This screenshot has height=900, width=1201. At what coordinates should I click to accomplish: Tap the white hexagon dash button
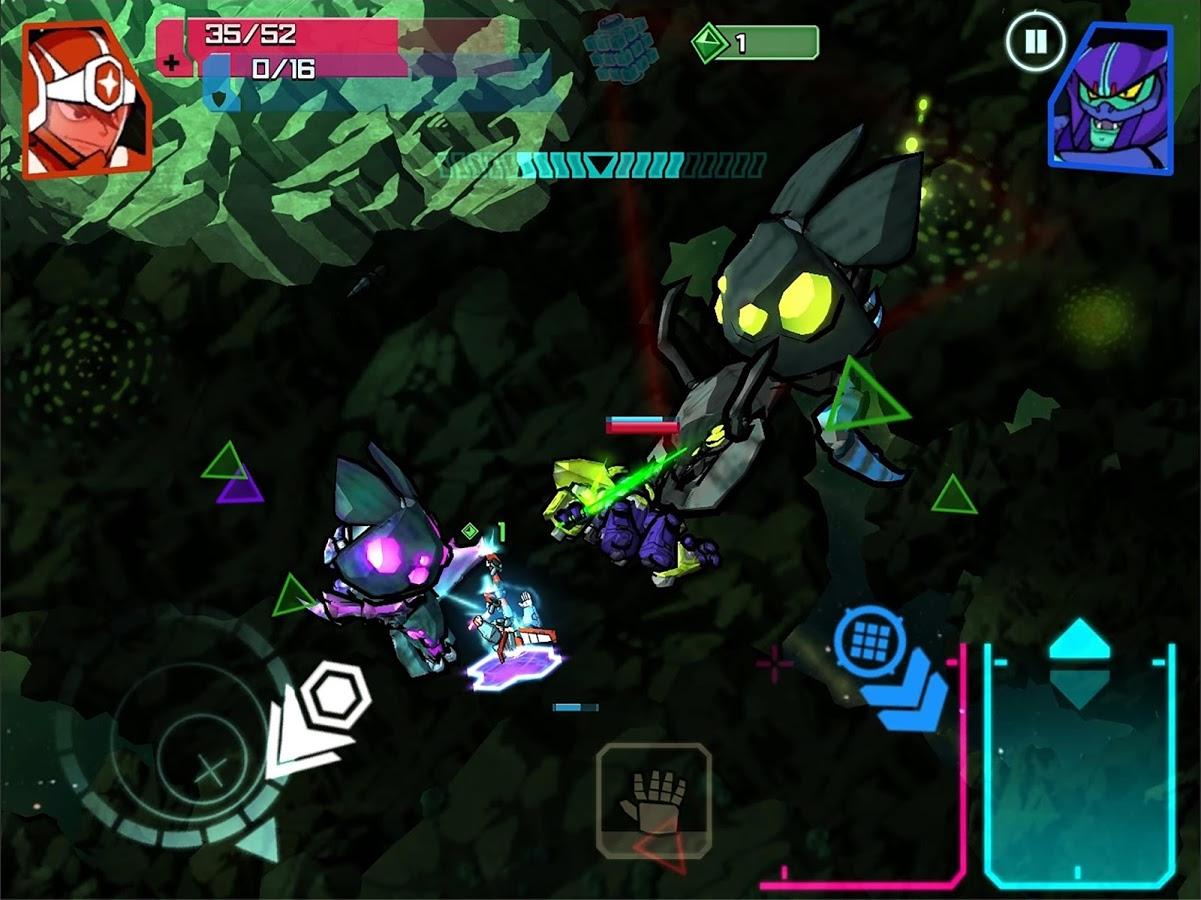(335, 694)
